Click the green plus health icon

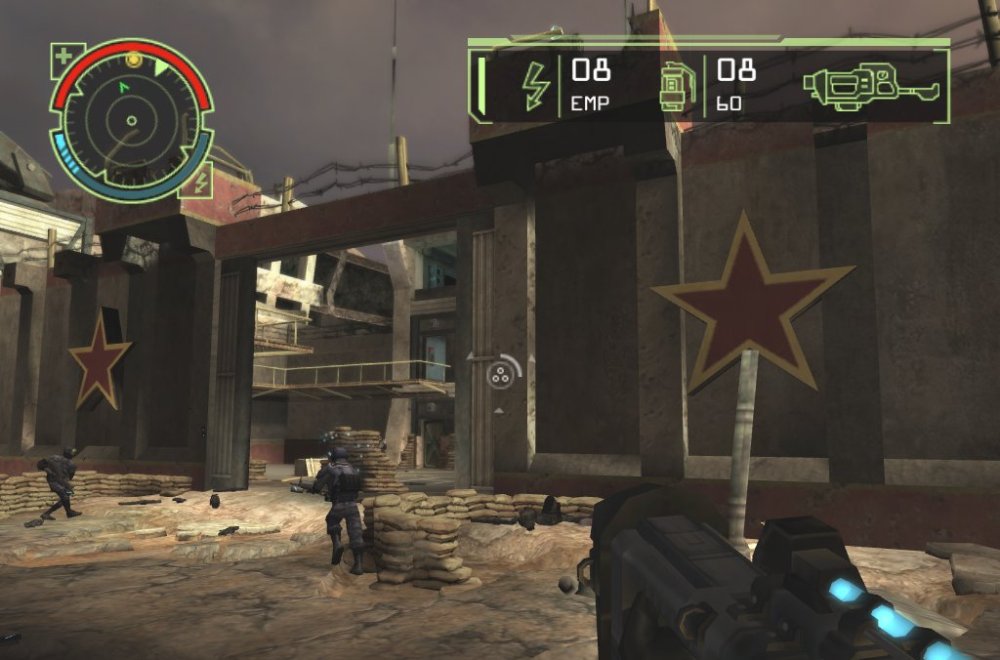tap(64, 57)
